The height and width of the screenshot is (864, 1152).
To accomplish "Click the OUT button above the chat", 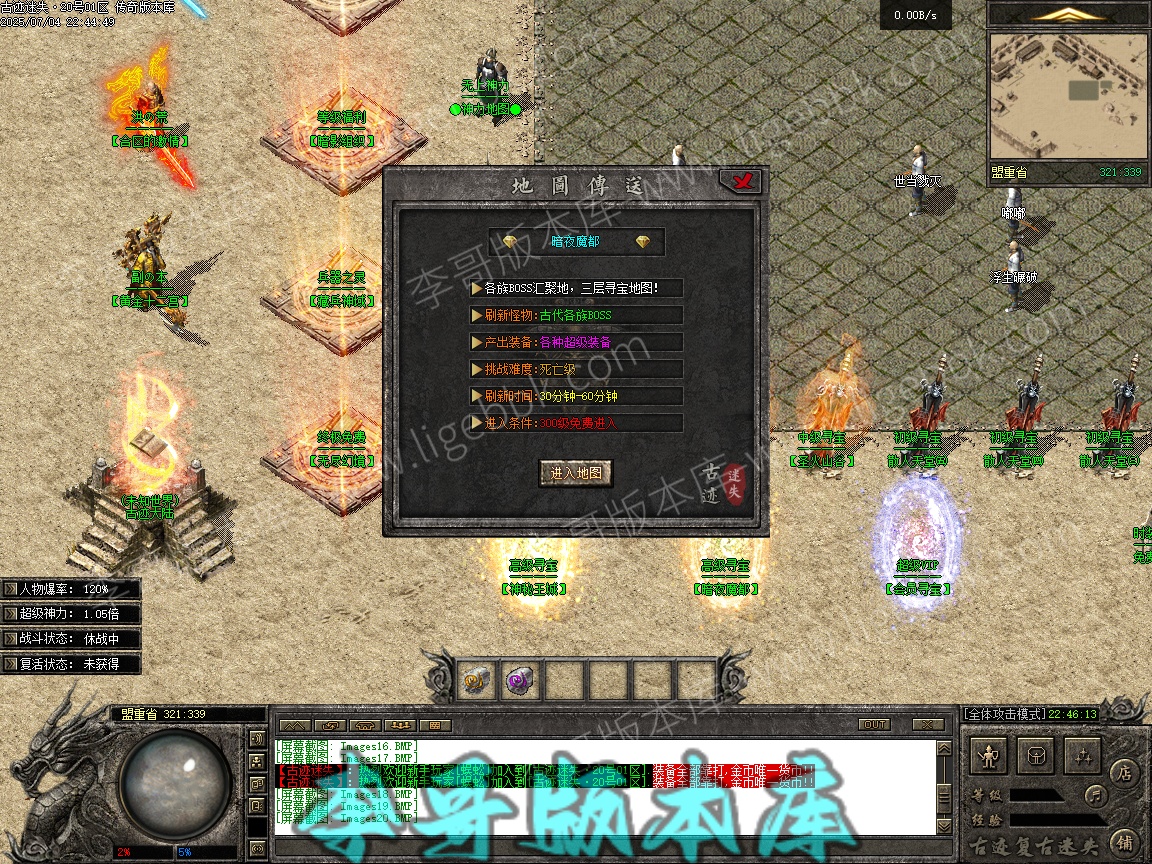I will tap(873, 724).
